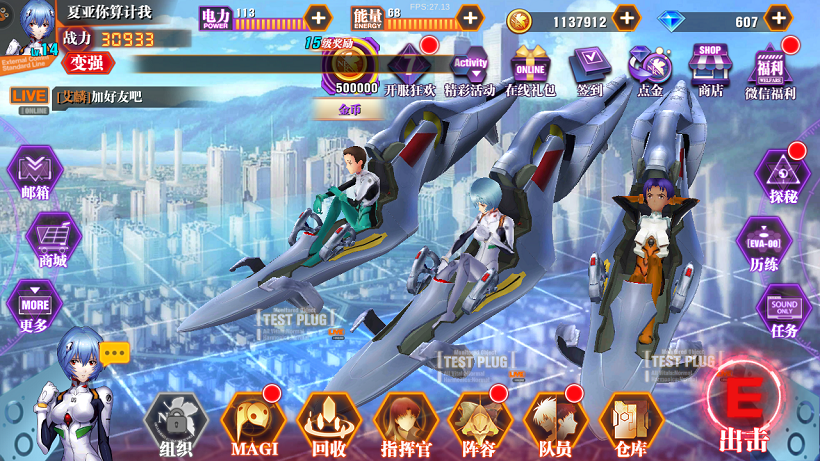Buy more gold coins with plus button
Image resolution: width=820 pixels, height=461 pixels.
click(x=626, y=18)
